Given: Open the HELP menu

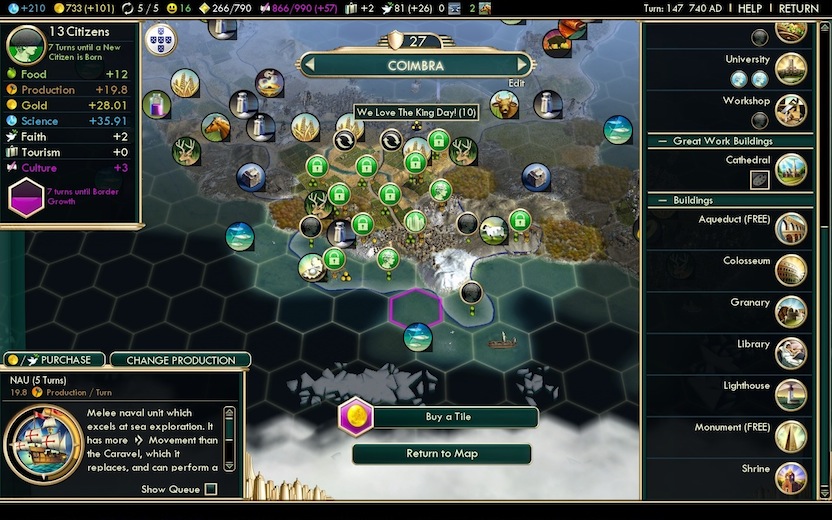Looking at the screenshot, I should (x=750, y=8).
